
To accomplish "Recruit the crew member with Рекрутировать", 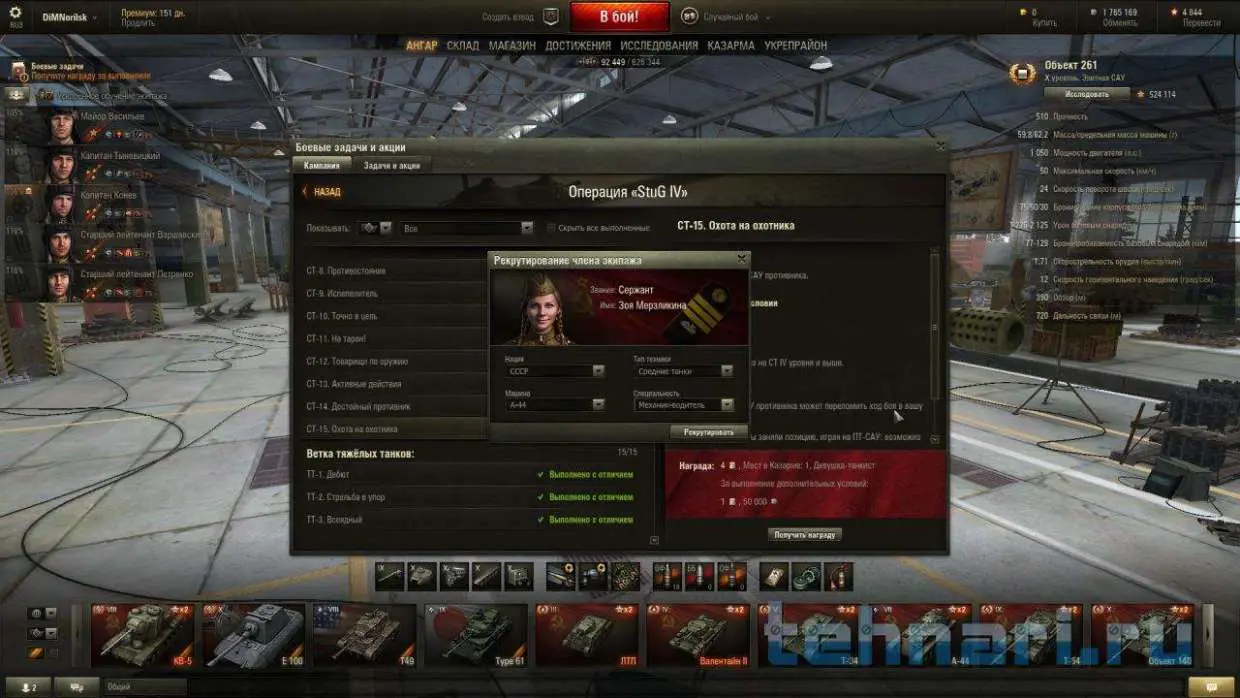I will 708,432.
